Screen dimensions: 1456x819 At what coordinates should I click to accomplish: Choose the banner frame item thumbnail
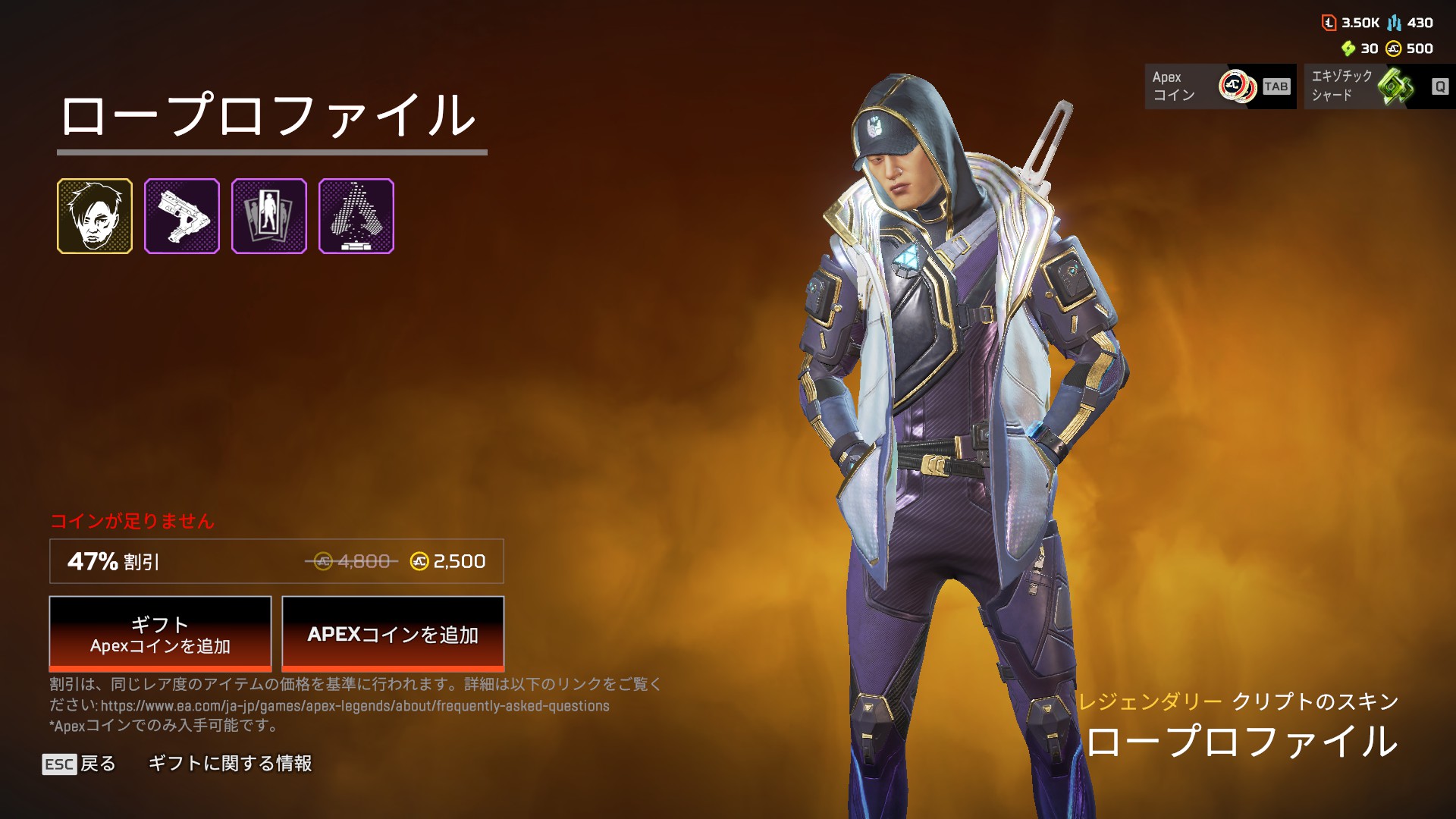coord(269,216)
